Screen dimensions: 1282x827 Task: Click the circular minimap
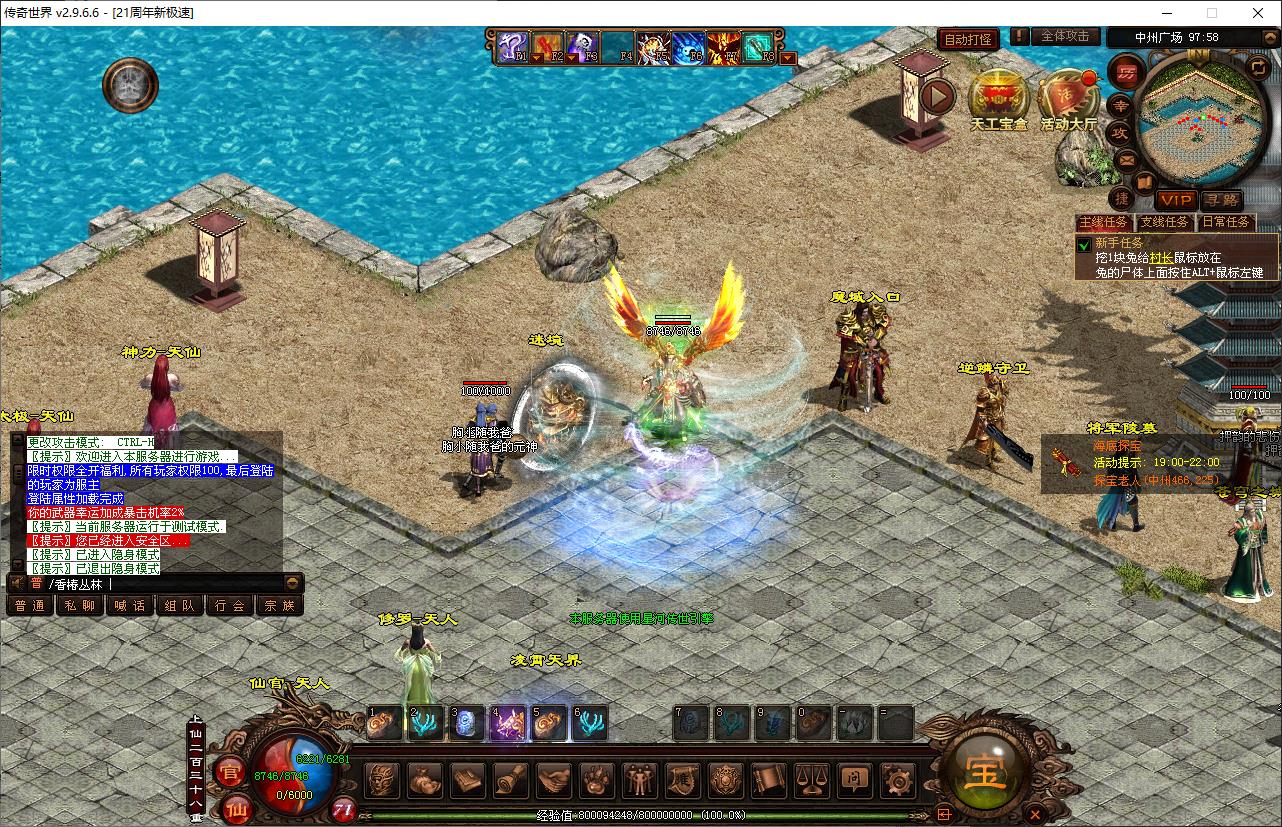pyautogui.click(x=1195, y=108)
